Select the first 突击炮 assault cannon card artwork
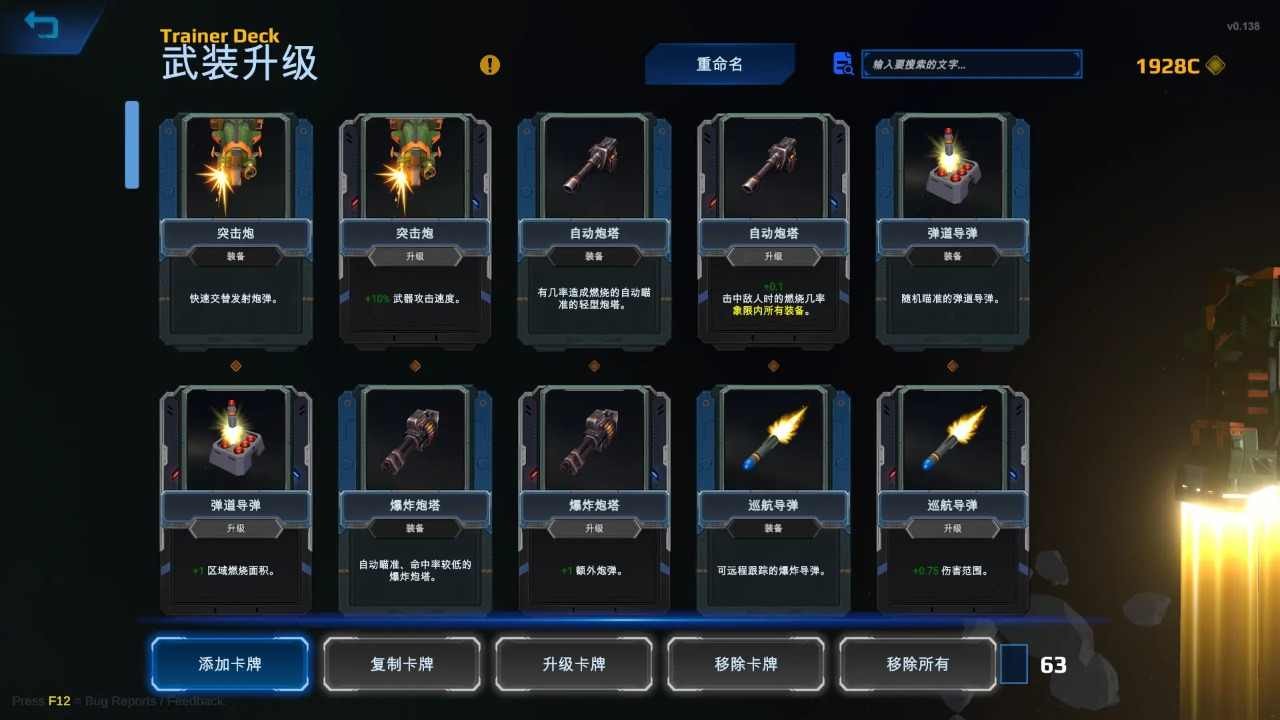Viewport: 1280px width, 720px height. click(234, 165)
